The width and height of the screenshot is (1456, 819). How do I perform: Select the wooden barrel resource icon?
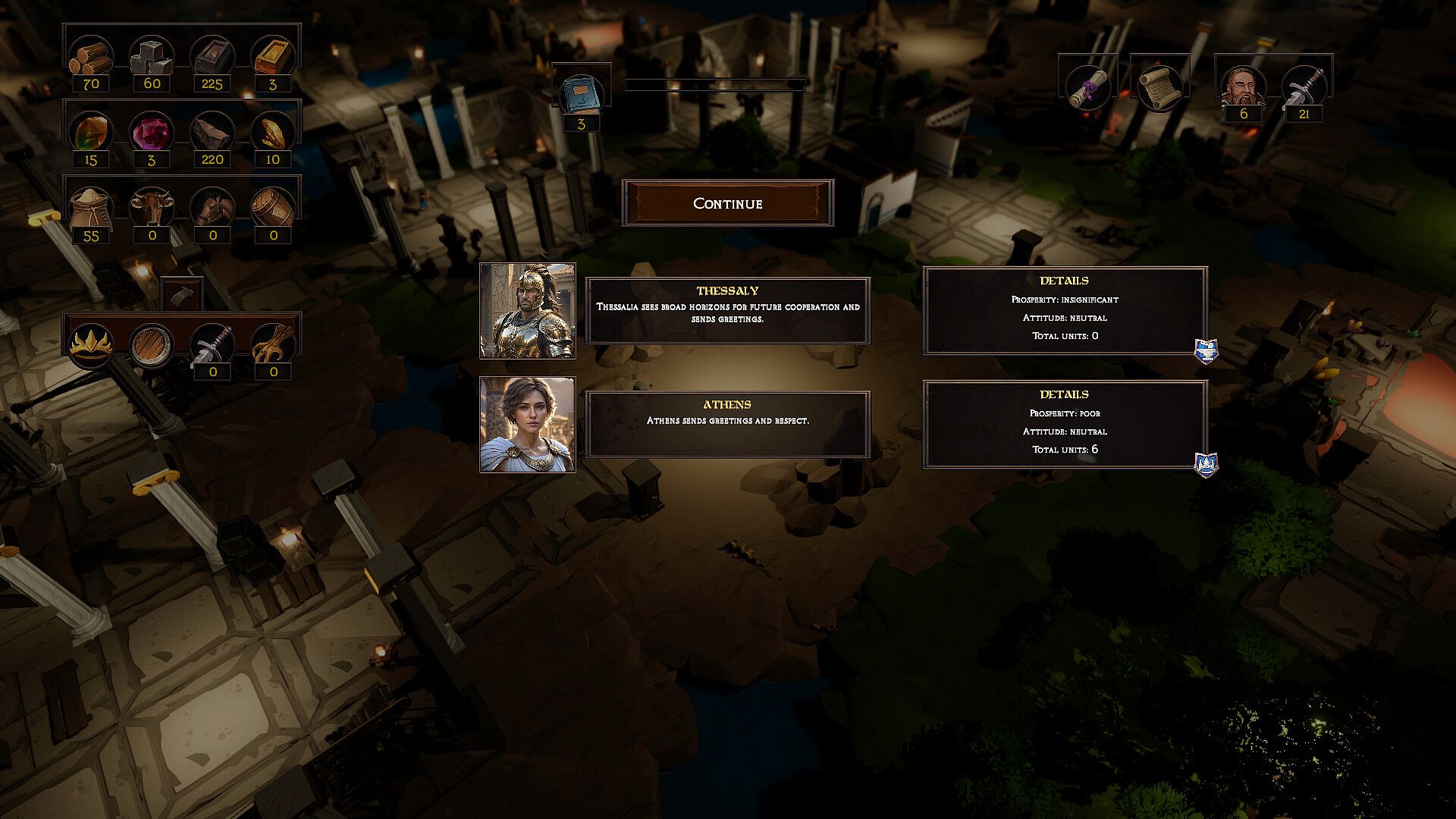(273, 206)
